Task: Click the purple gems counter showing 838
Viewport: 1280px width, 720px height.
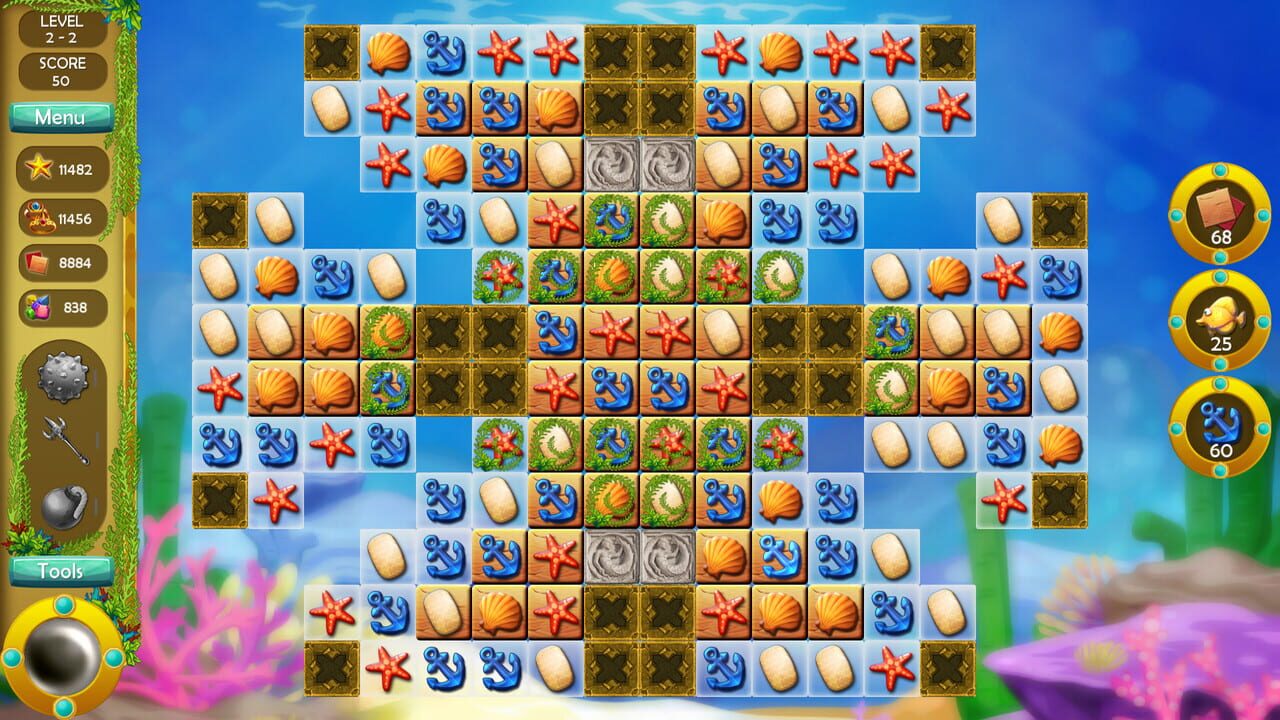Action: (60, 307)
